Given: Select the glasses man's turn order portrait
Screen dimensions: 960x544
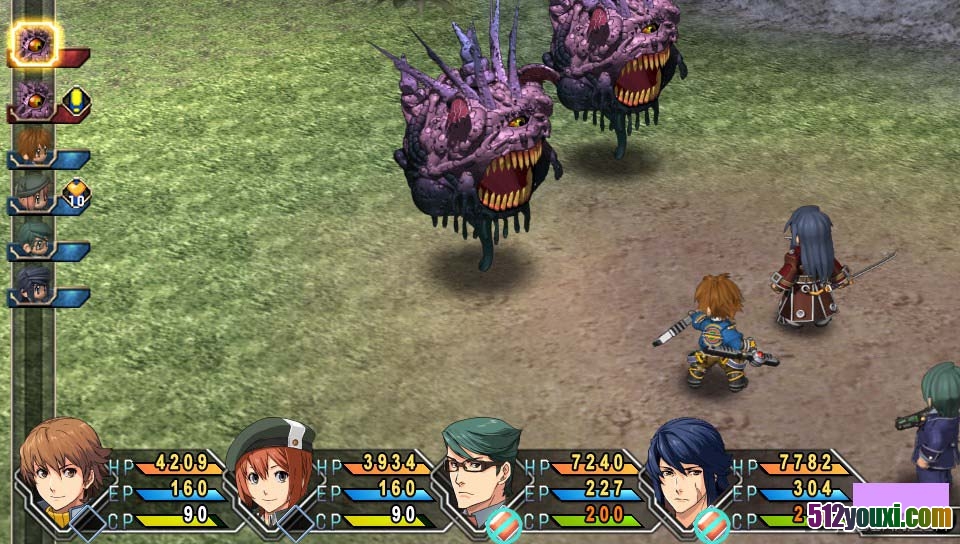Looking at the screenshot, I should 34,237.
